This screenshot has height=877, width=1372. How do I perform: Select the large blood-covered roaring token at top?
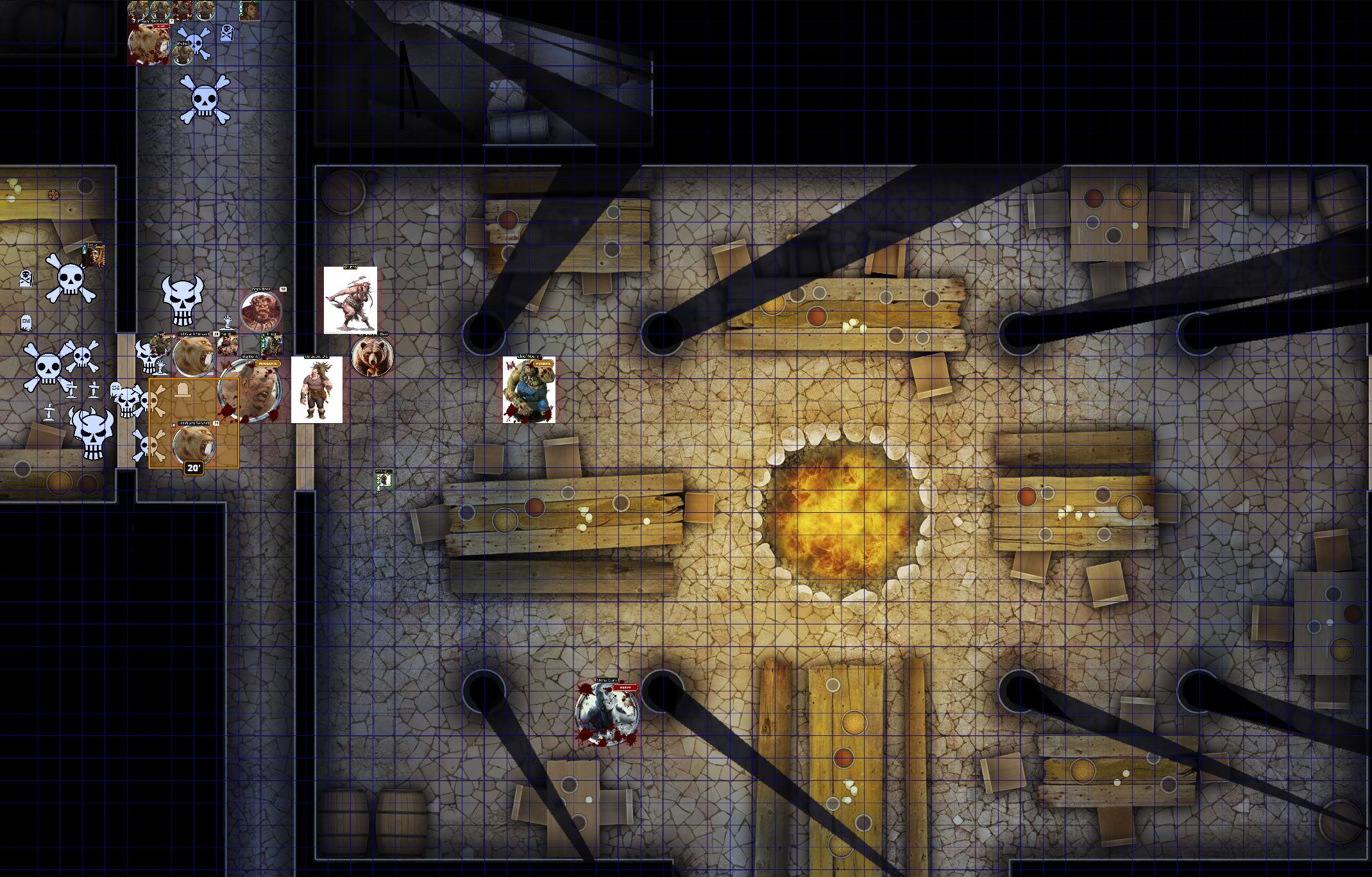pos(149,44)
